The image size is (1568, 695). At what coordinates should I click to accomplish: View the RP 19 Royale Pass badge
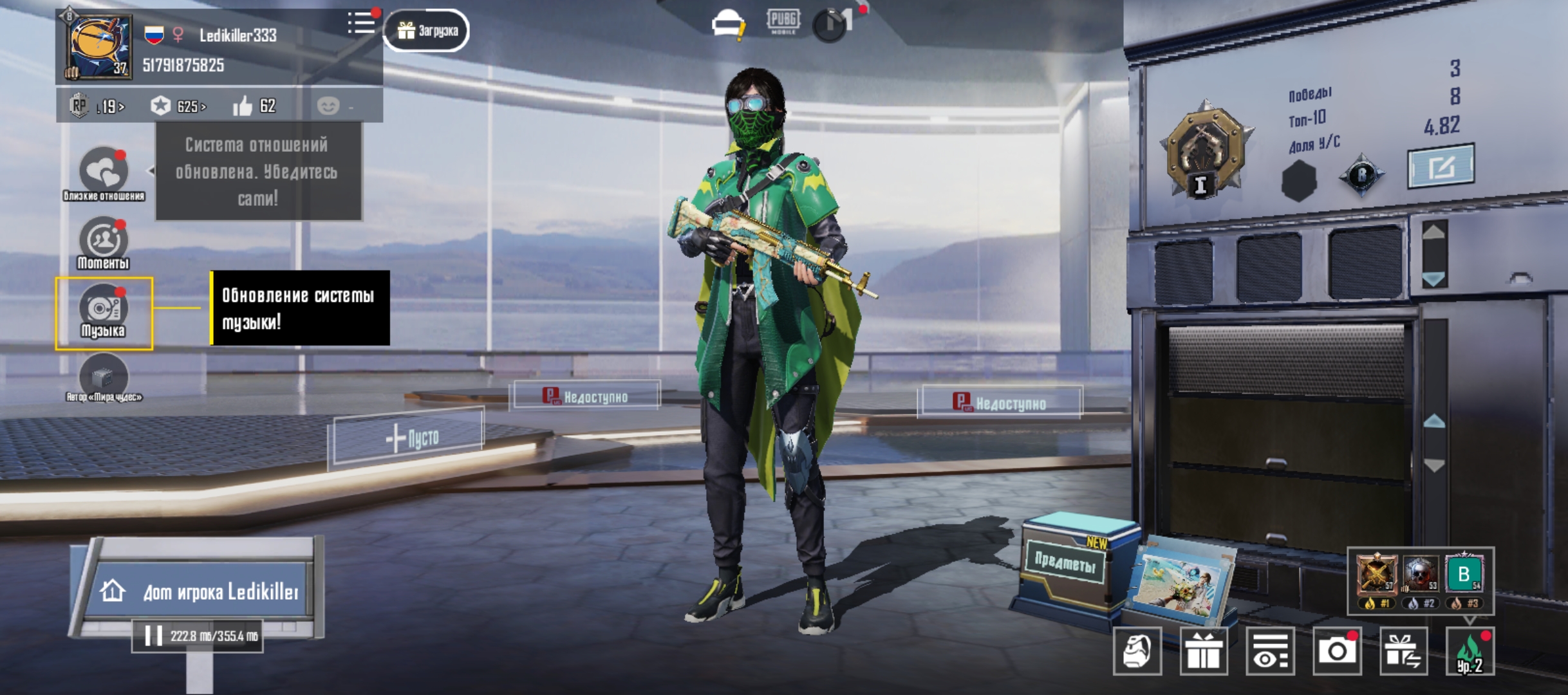tap(97, 106)
